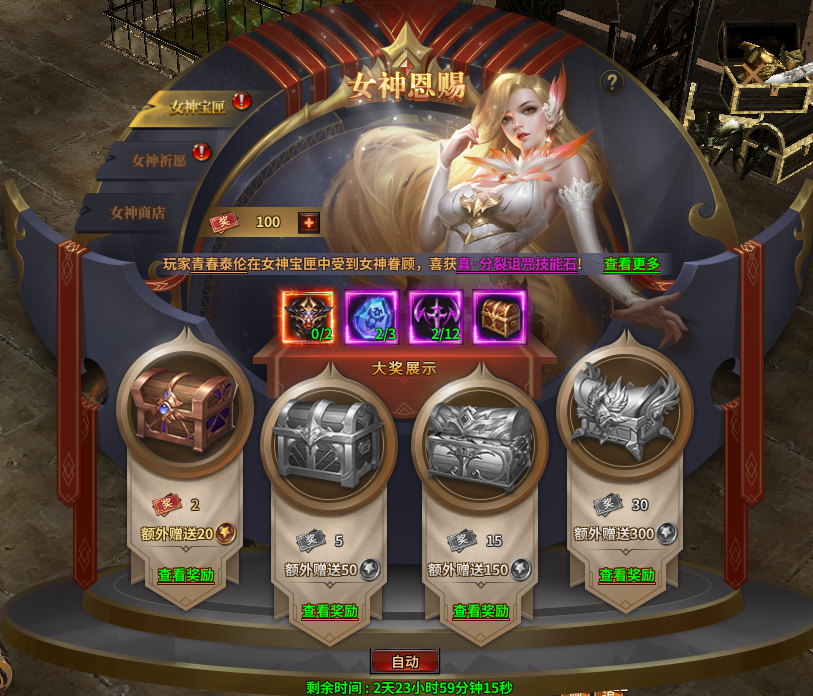
Task: Click the question mark help button
Action: 612,83
